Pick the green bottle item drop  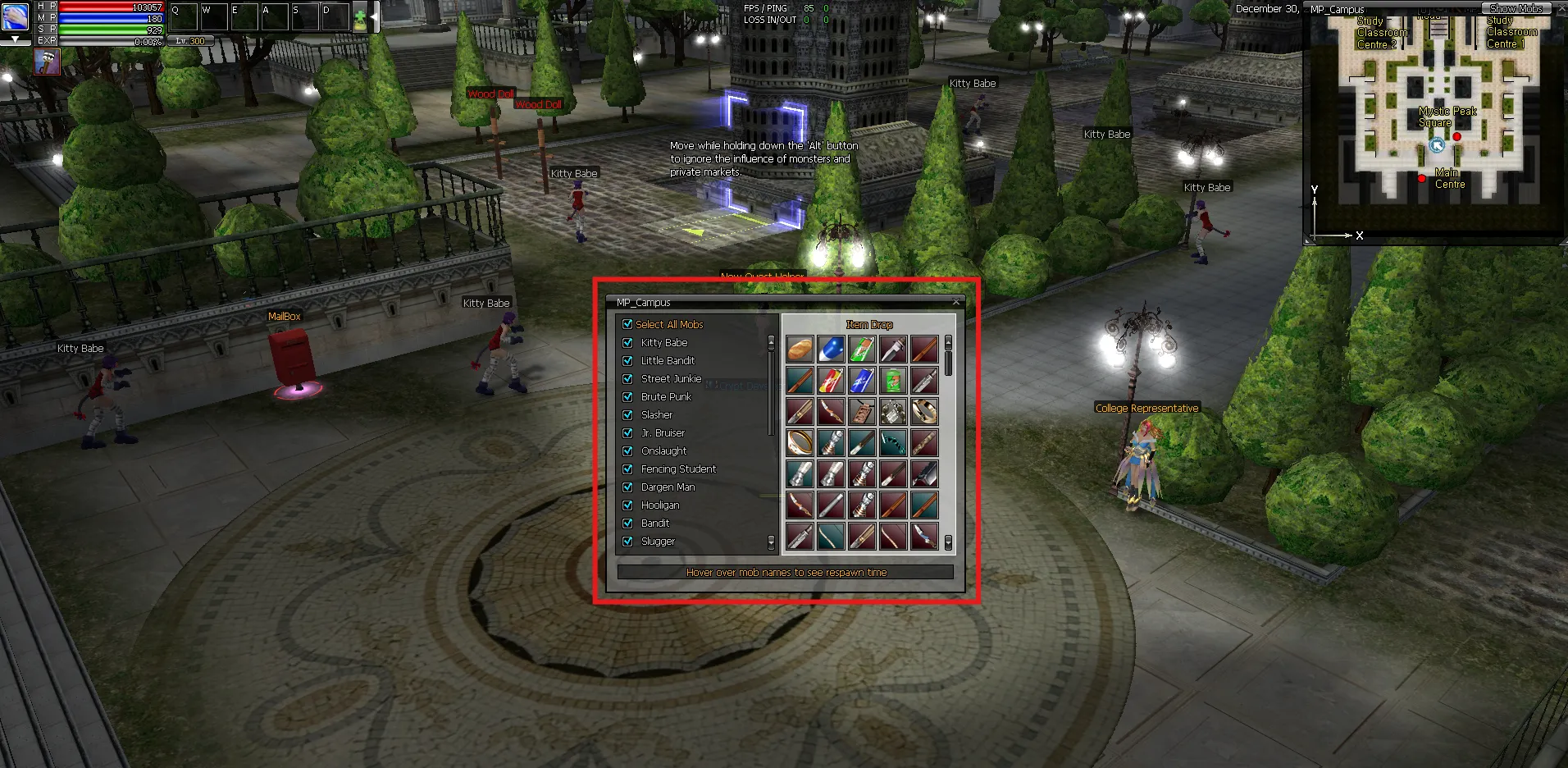click(893, 381)
